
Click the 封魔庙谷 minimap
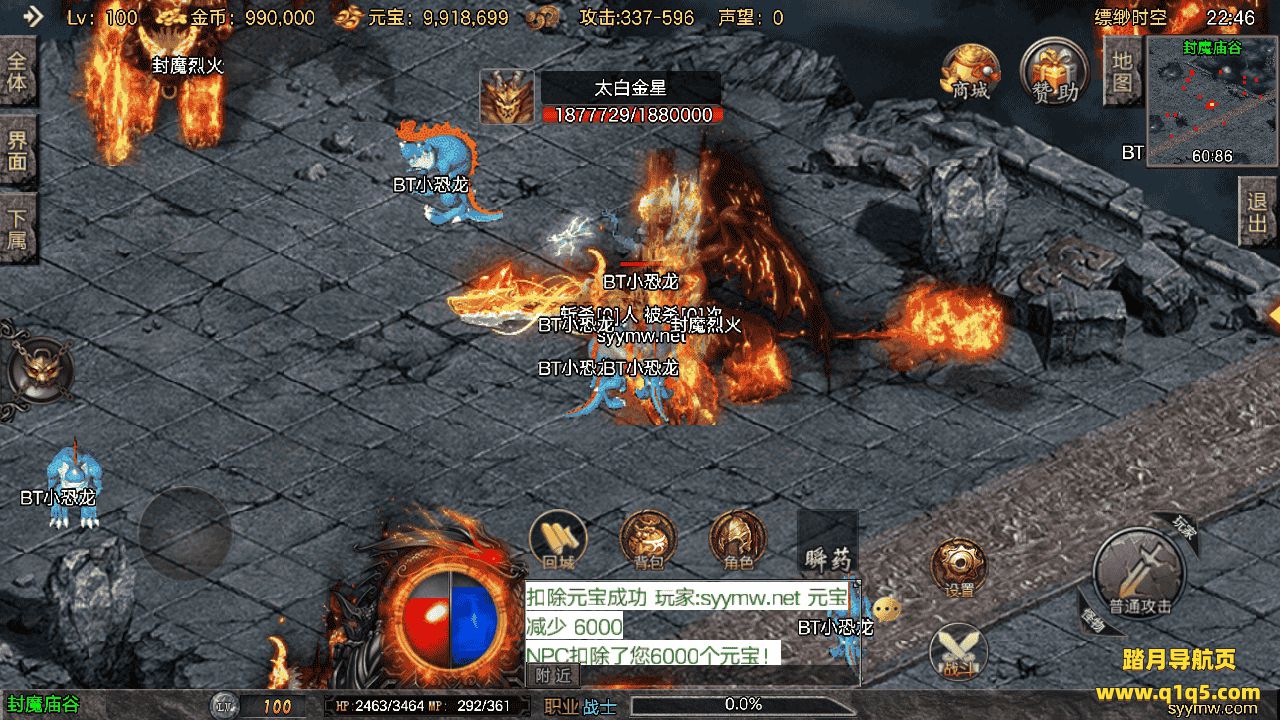(x=1205, y=101)
